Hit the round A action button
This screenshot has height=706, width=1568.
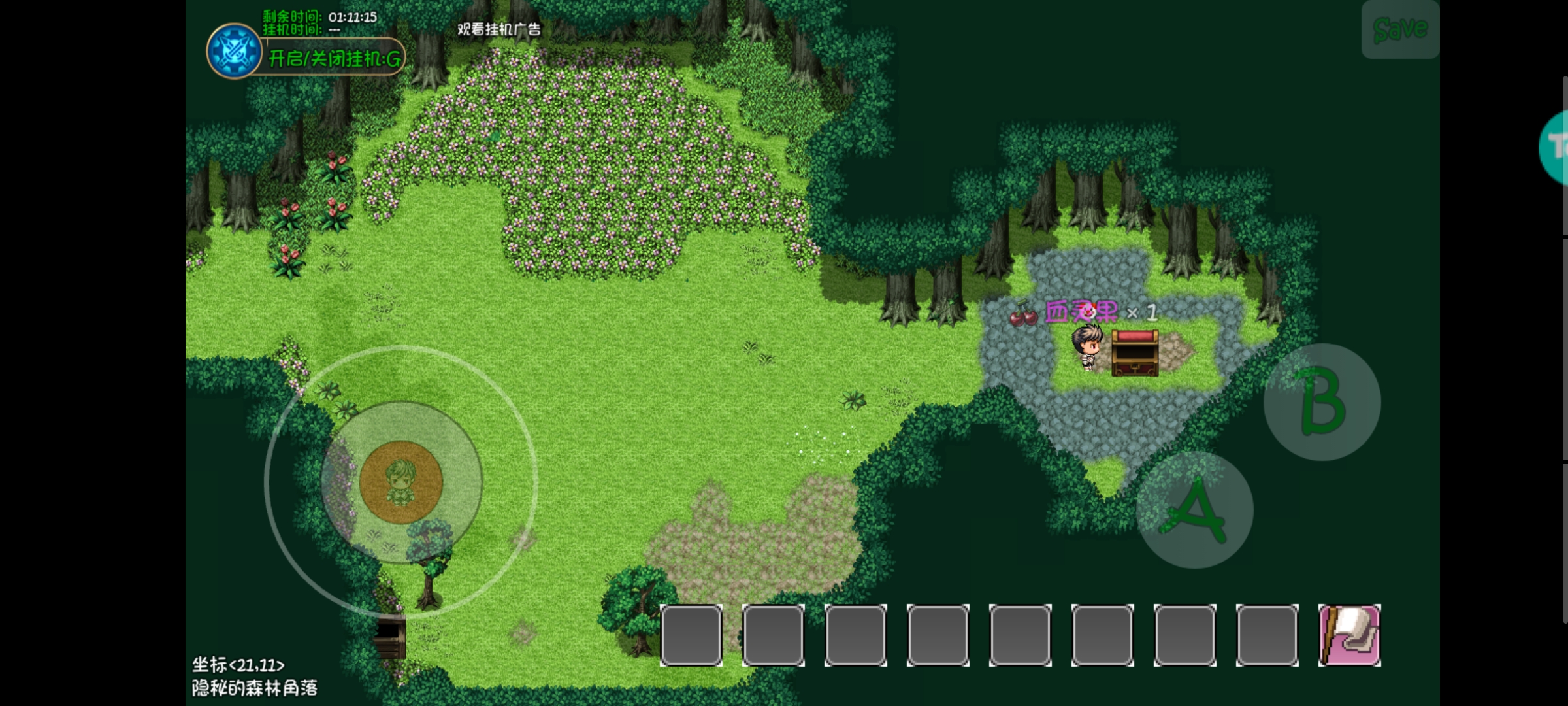1194,511
